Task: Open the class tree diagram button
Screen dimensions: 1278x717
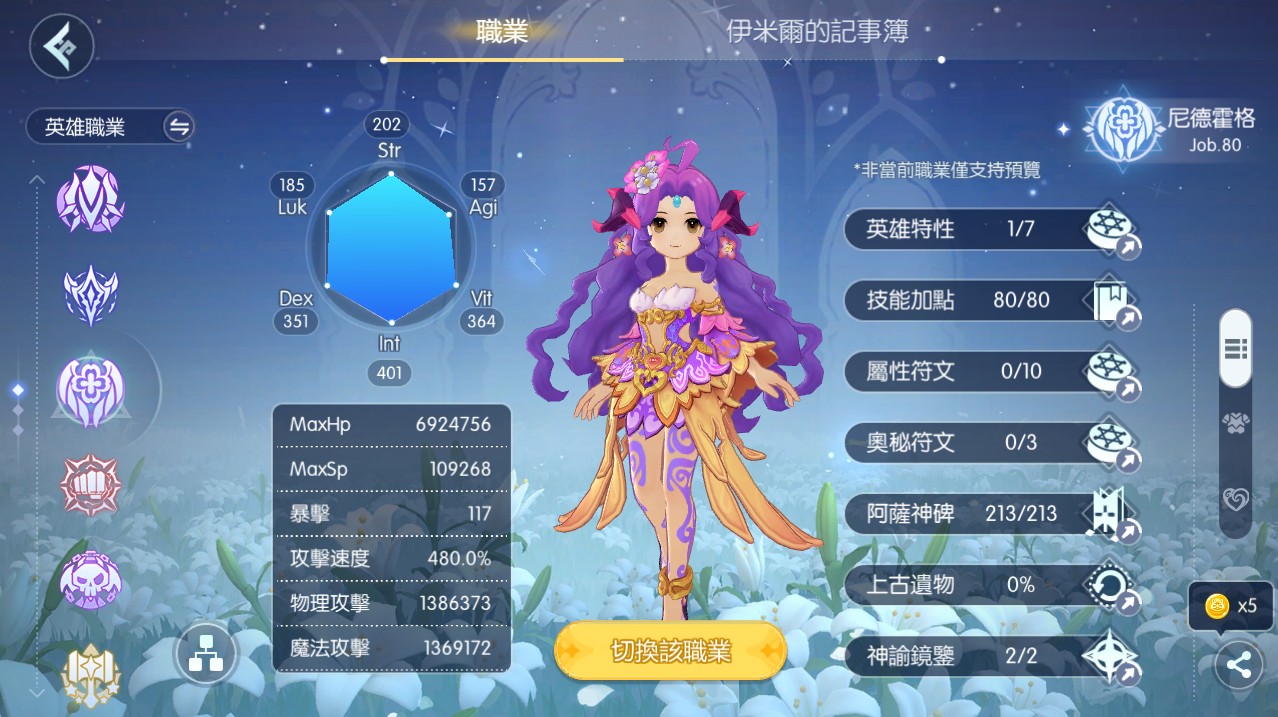Action: tap(206, 655)
